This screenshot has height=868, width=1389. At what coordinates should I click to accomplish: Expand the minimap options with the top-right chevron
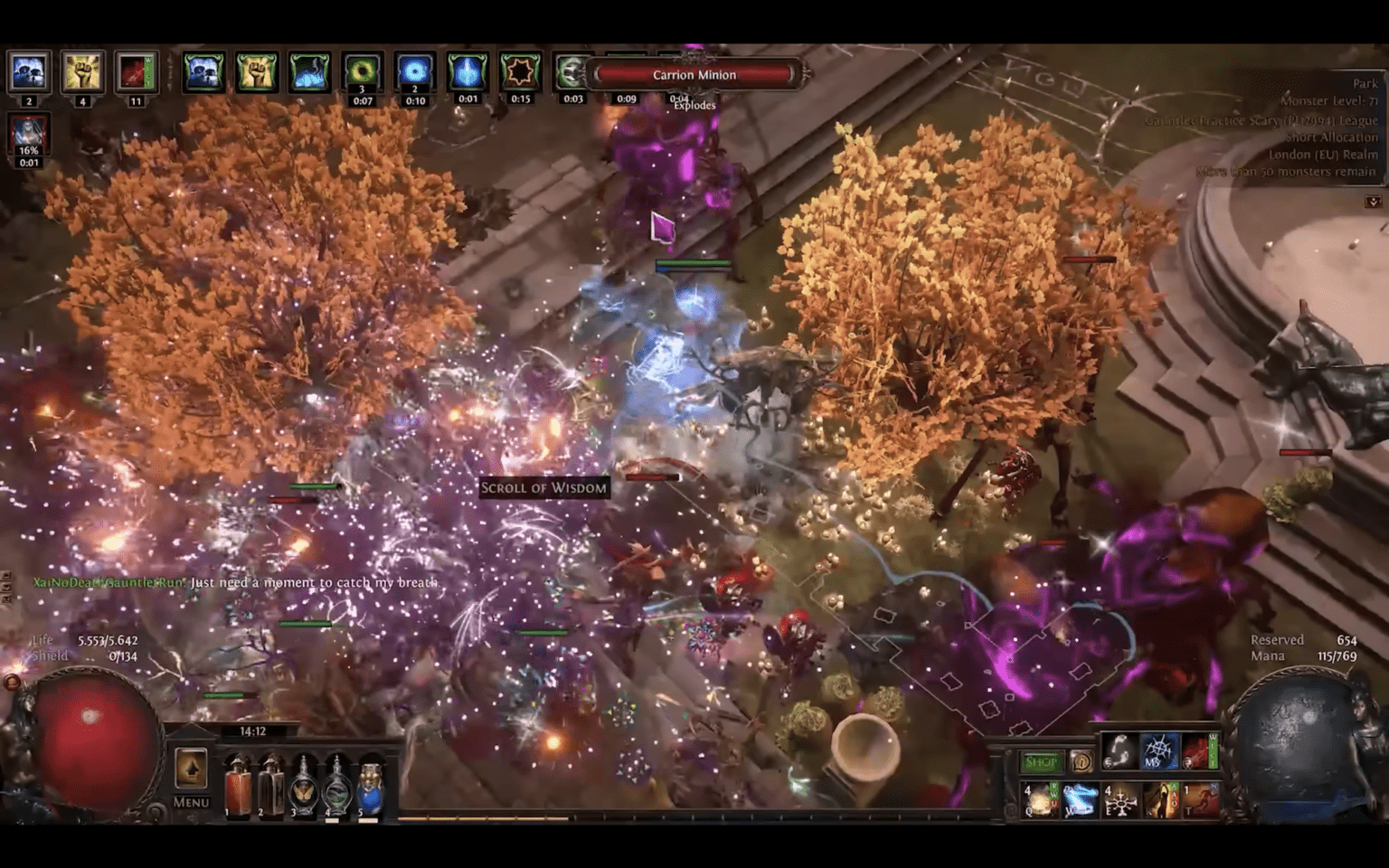pos(1375,201)
